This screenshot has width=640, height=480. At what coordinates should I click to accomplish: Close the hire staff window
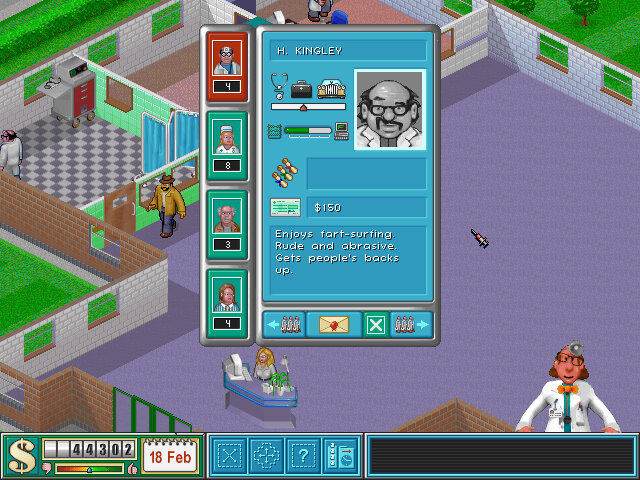pyautogui.click(x=375, y=324)
